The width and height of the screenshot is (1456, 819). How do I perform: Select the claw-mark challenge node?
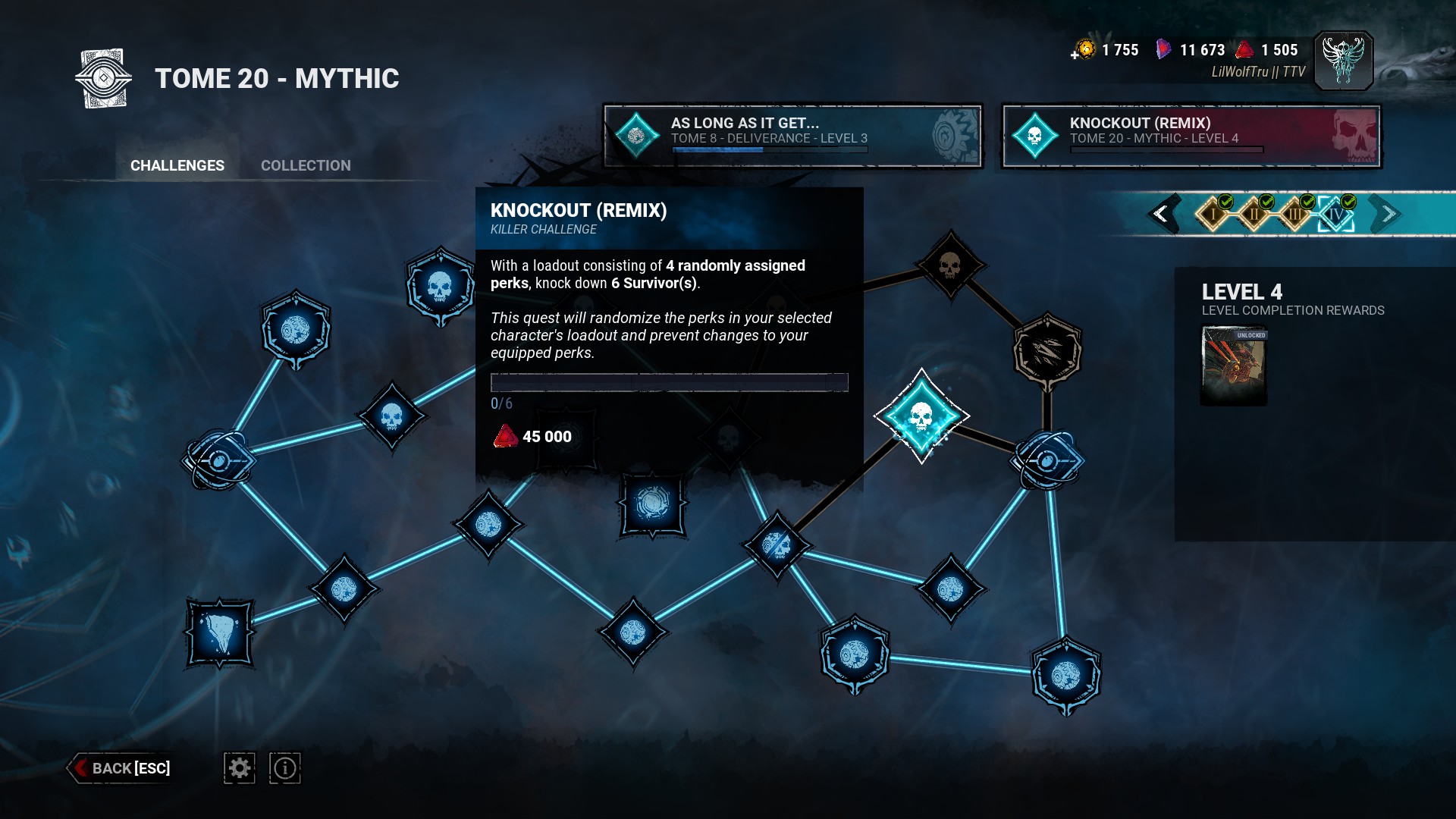pos(1047,351)
